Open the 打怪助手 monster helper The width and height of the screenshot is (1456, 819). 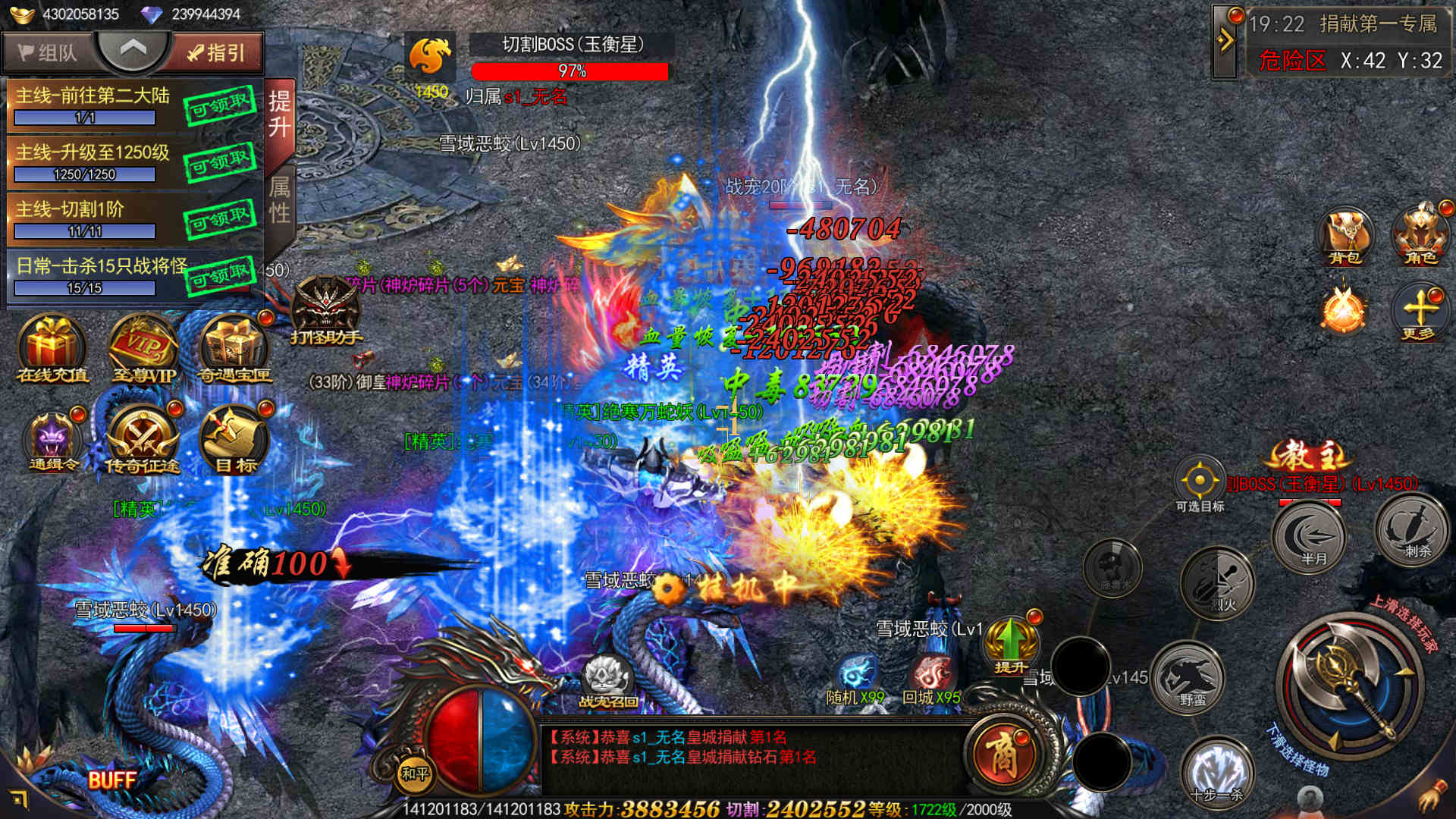(x=326, y=311)
